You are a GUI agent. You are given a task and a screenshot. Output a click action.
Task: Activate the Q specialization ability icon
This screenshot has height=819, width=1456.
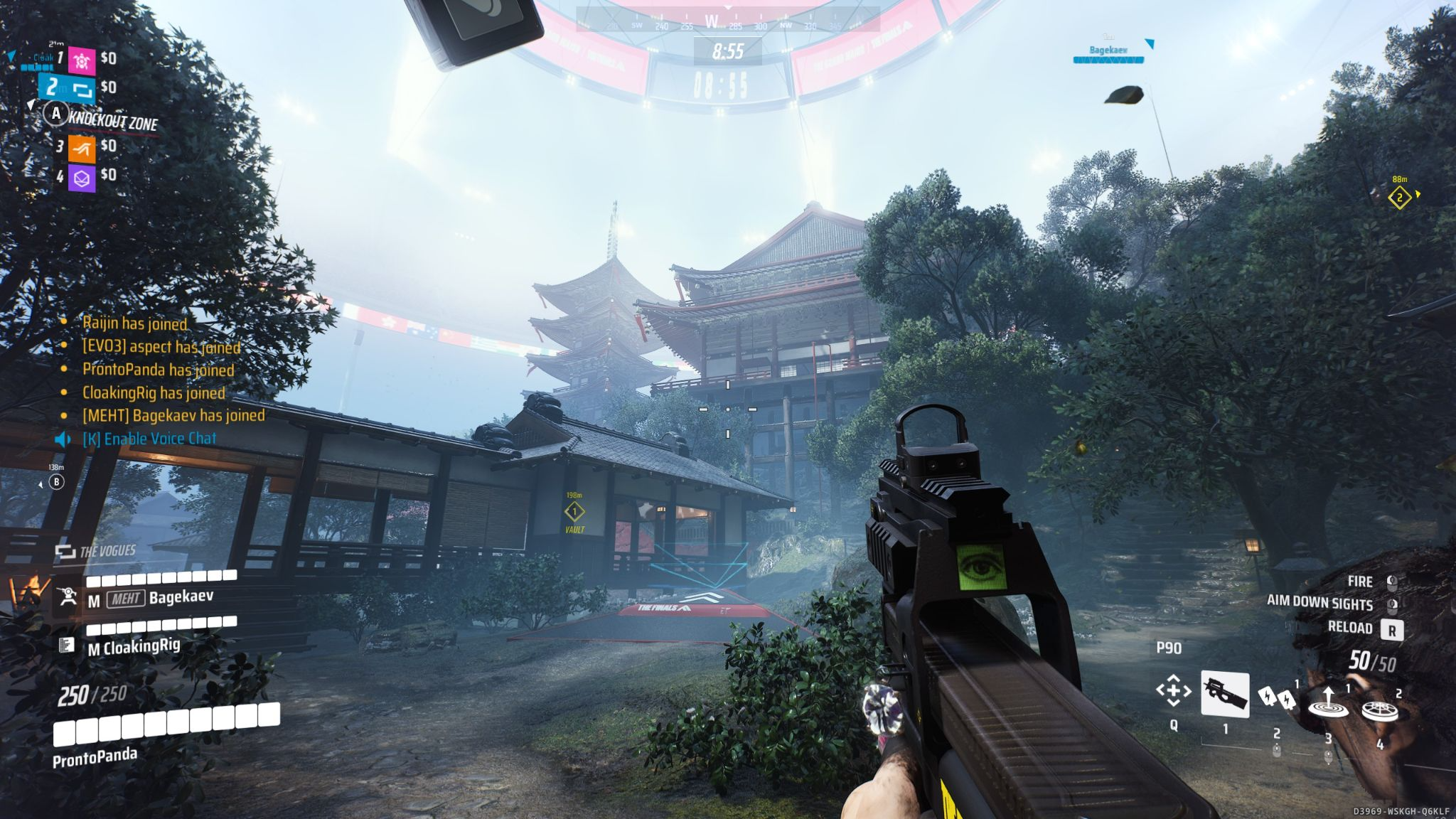tap(1173, 690)
